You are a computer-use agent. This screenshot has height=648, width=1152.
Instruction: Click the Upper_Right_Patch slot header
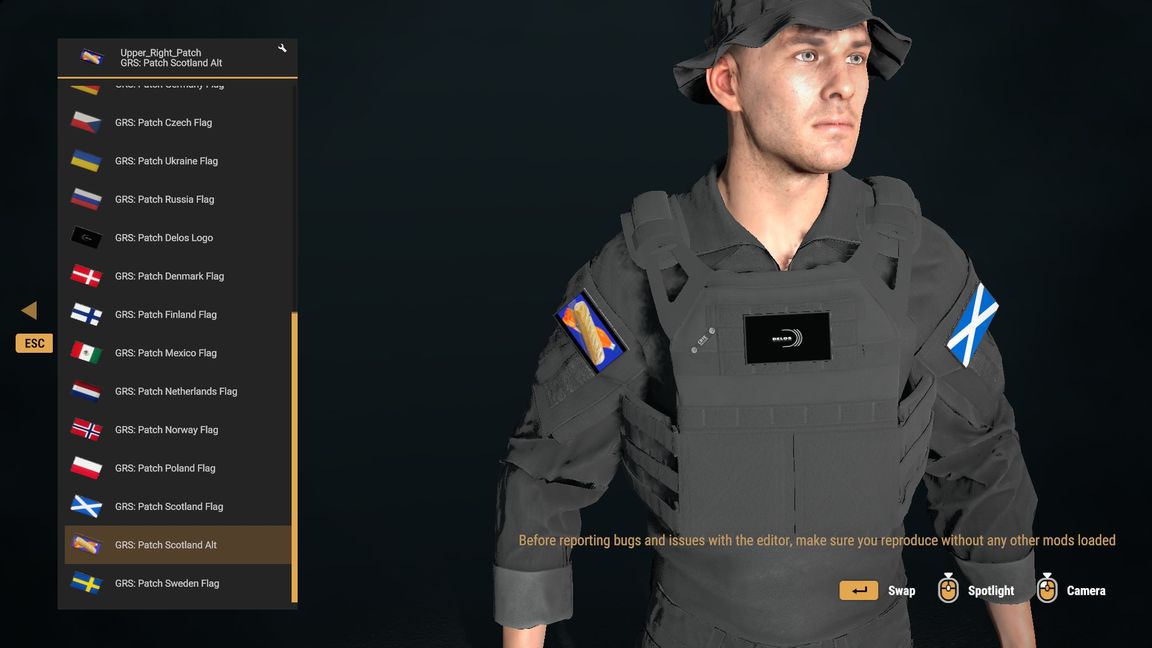click(x=170, y=58)
